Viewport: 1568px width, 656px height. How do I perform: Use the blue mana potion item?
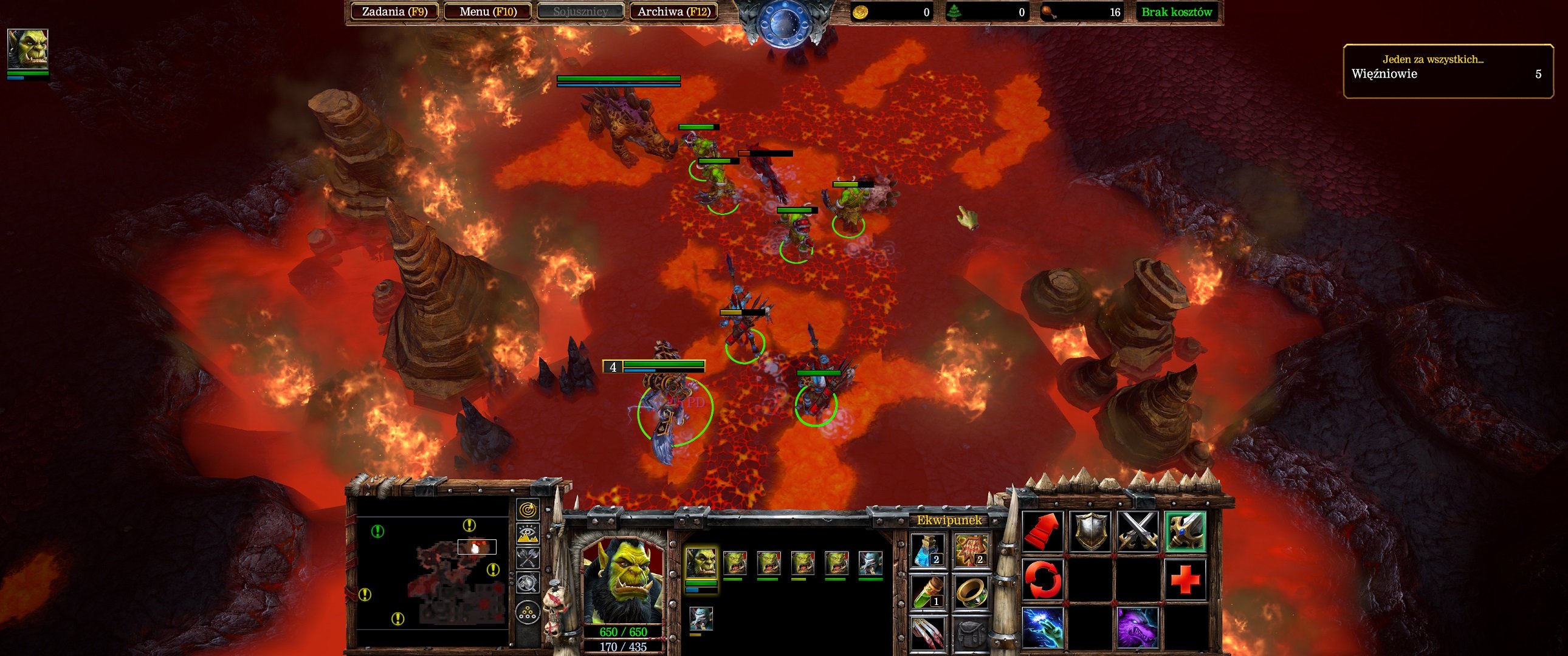click(x=927, y=550)
